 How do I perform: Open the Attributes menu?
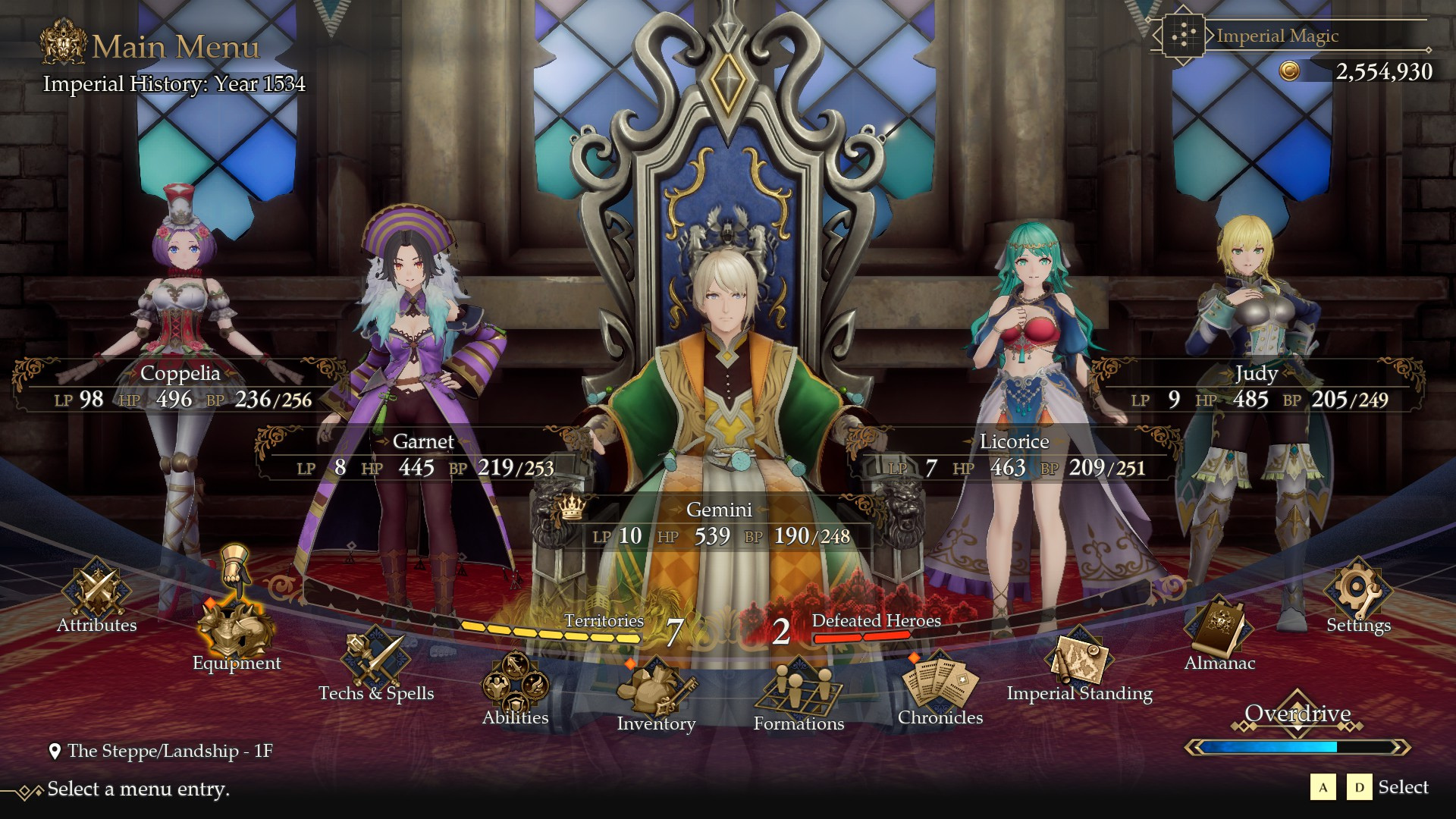[x=96, y=595]
